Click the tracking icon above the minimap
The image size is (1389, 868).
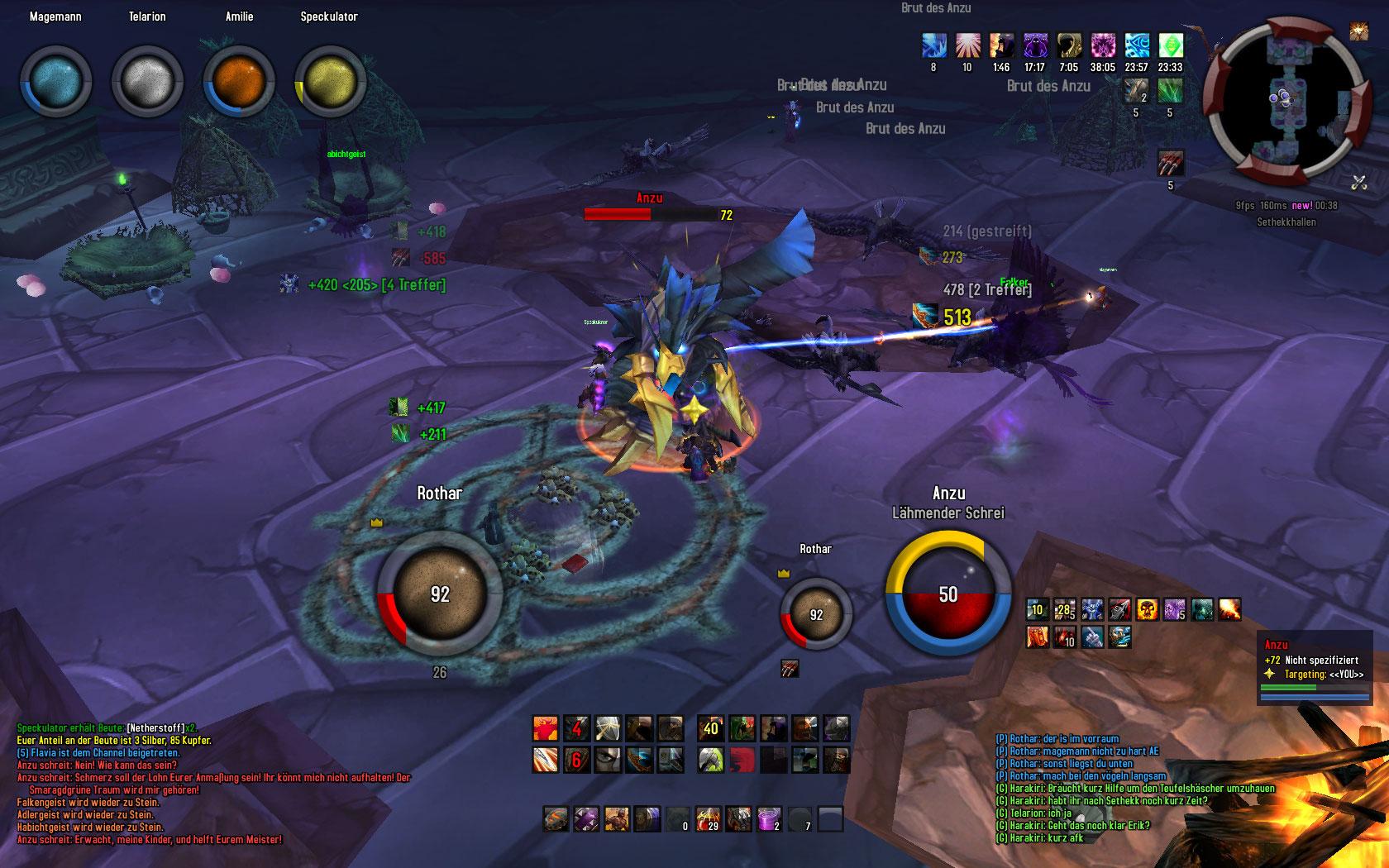[1358, 31]
